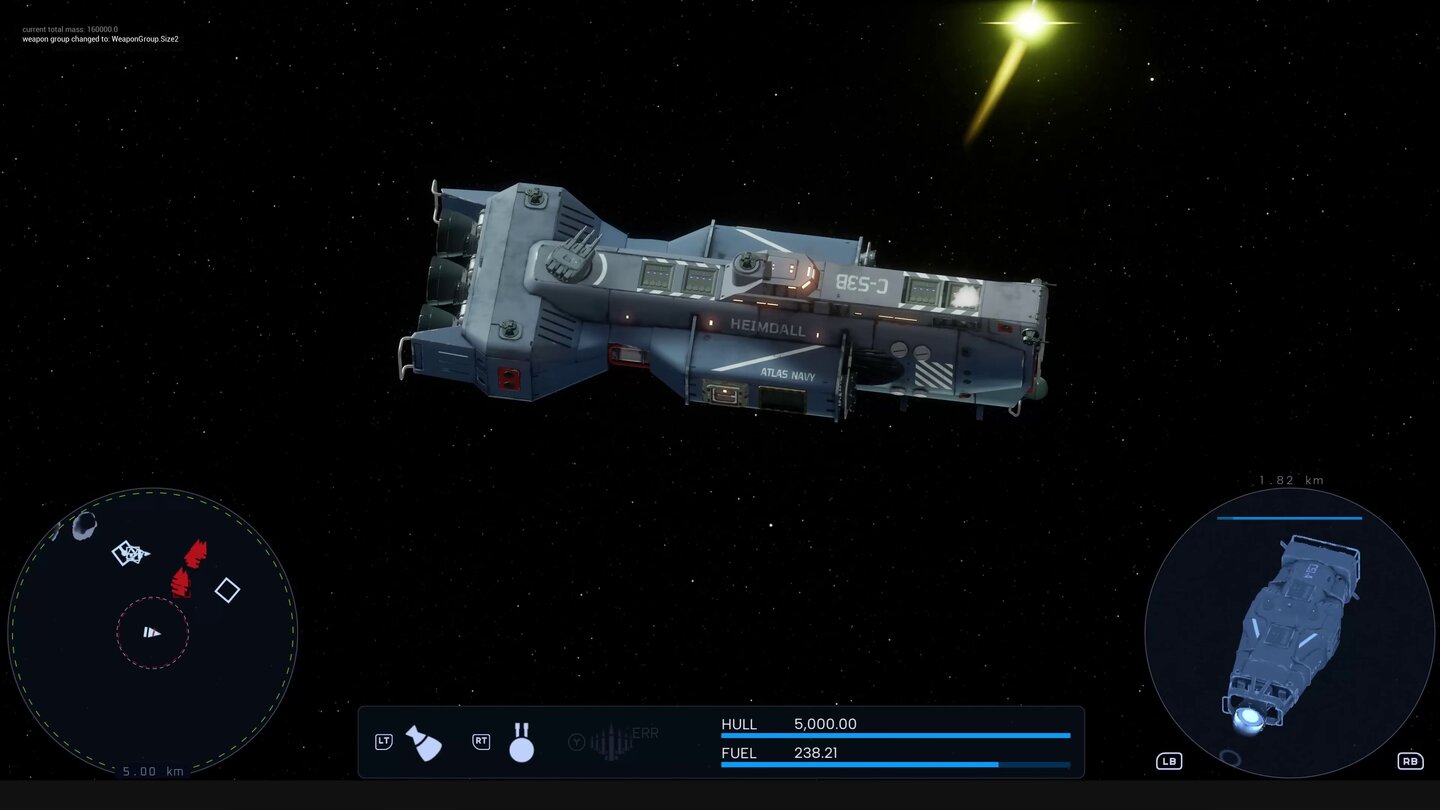Click the ERR status indicator in weapon bar
This screenshot has width=1440, height=810.
click(645, 733)
